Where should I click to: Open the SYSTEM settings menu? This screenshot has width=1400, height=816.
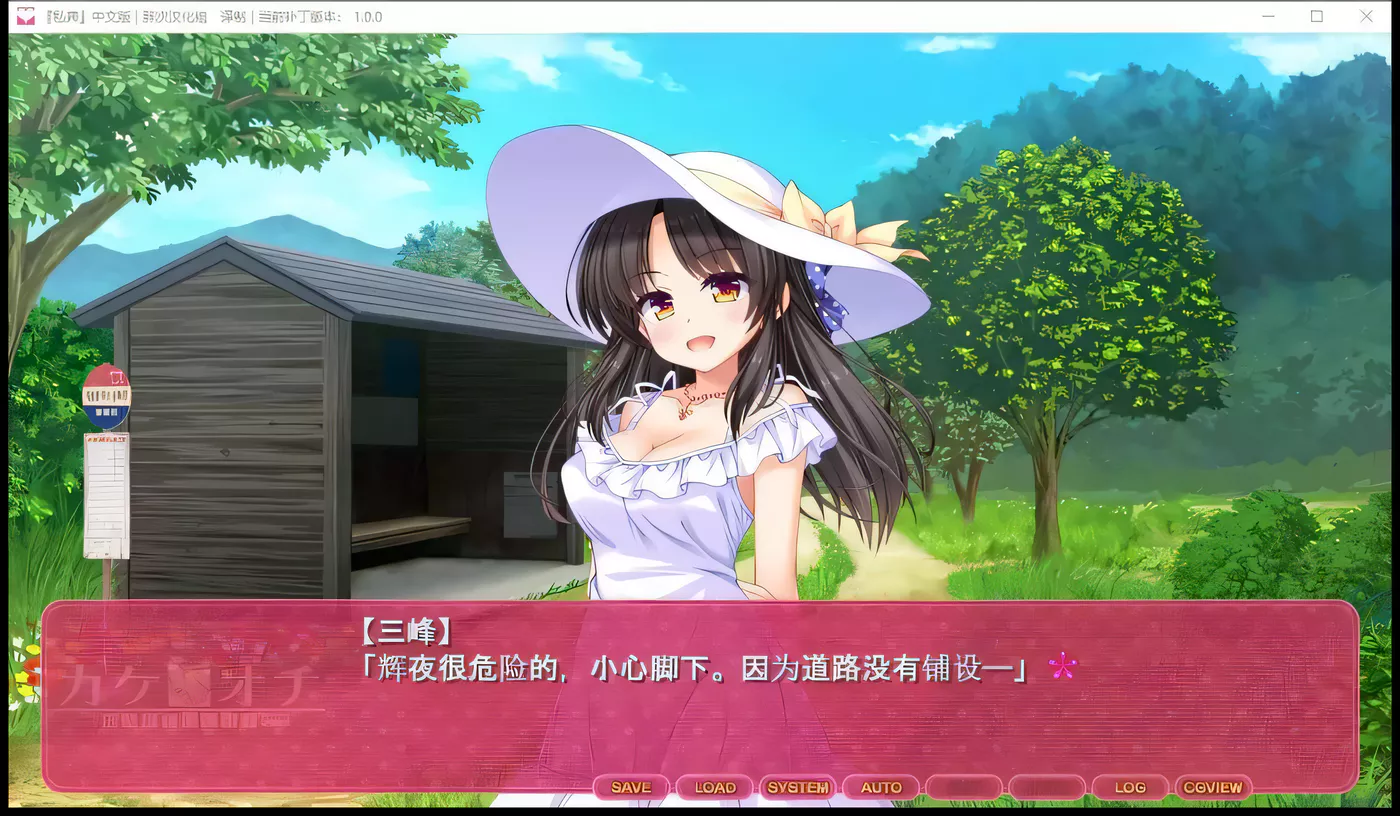click(797, 787)
